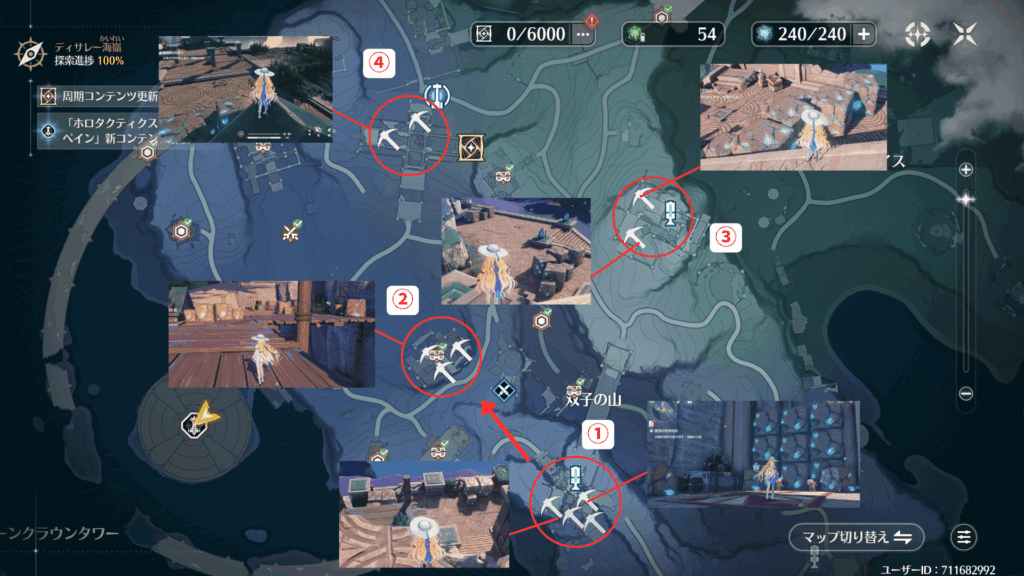Click the round crosshair icon beside the close button
The height and width of the screenshot is (576, 1024).
(x=917, y=34)
